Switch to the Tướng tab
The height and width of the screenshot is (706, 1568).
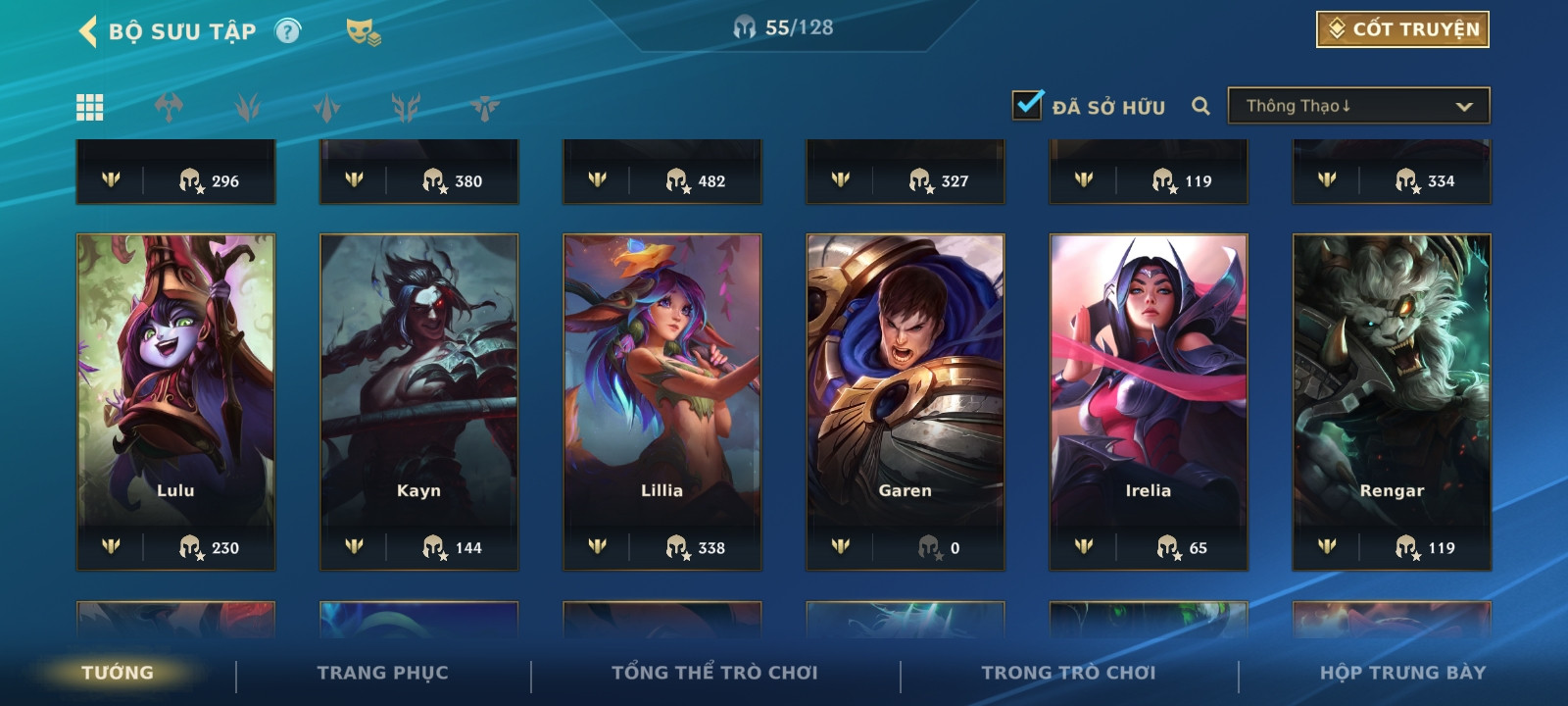coord(118,673)
